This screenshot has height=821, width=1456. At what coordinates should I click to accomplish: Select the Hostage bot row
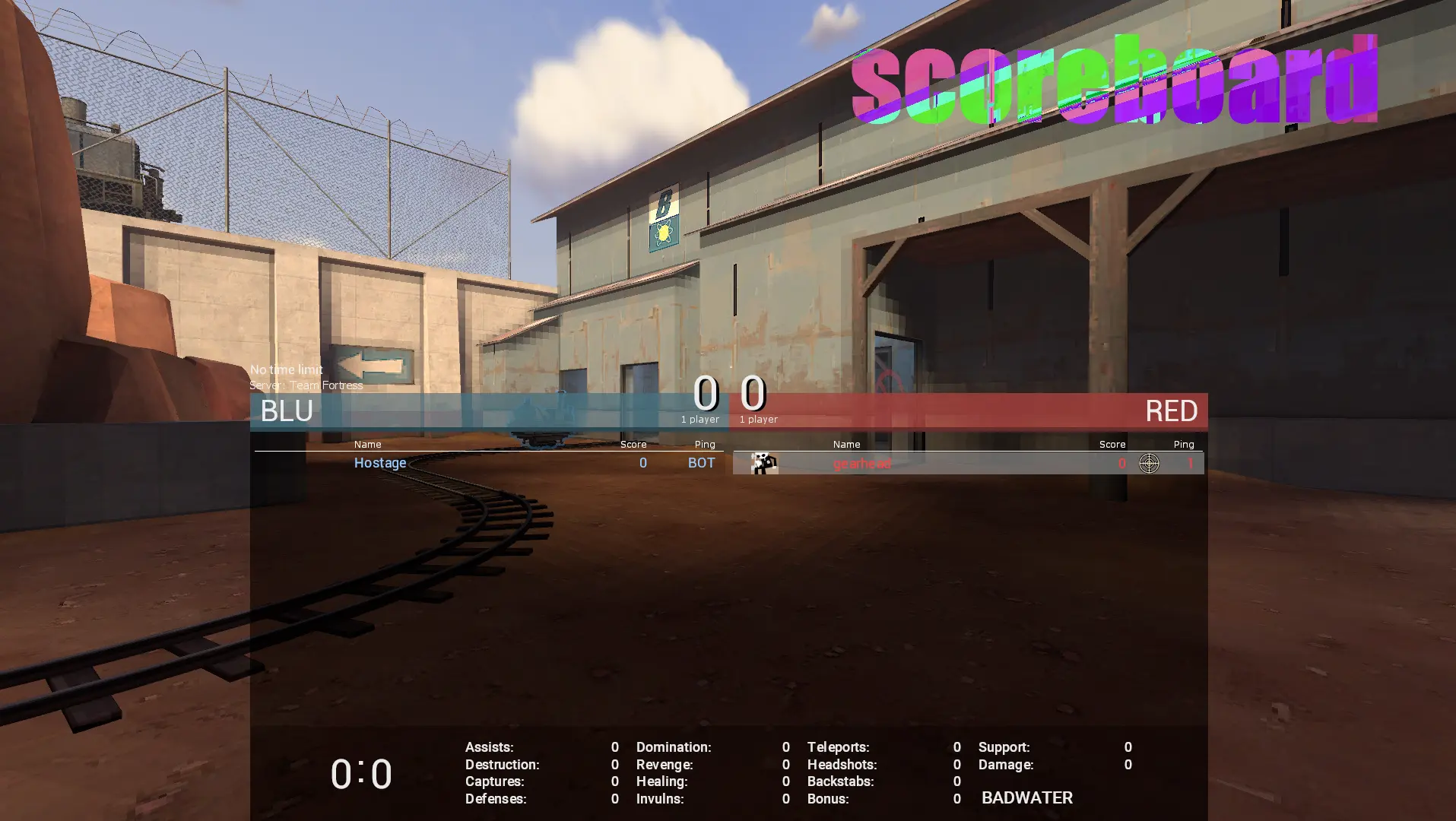(x=494, y=463)
